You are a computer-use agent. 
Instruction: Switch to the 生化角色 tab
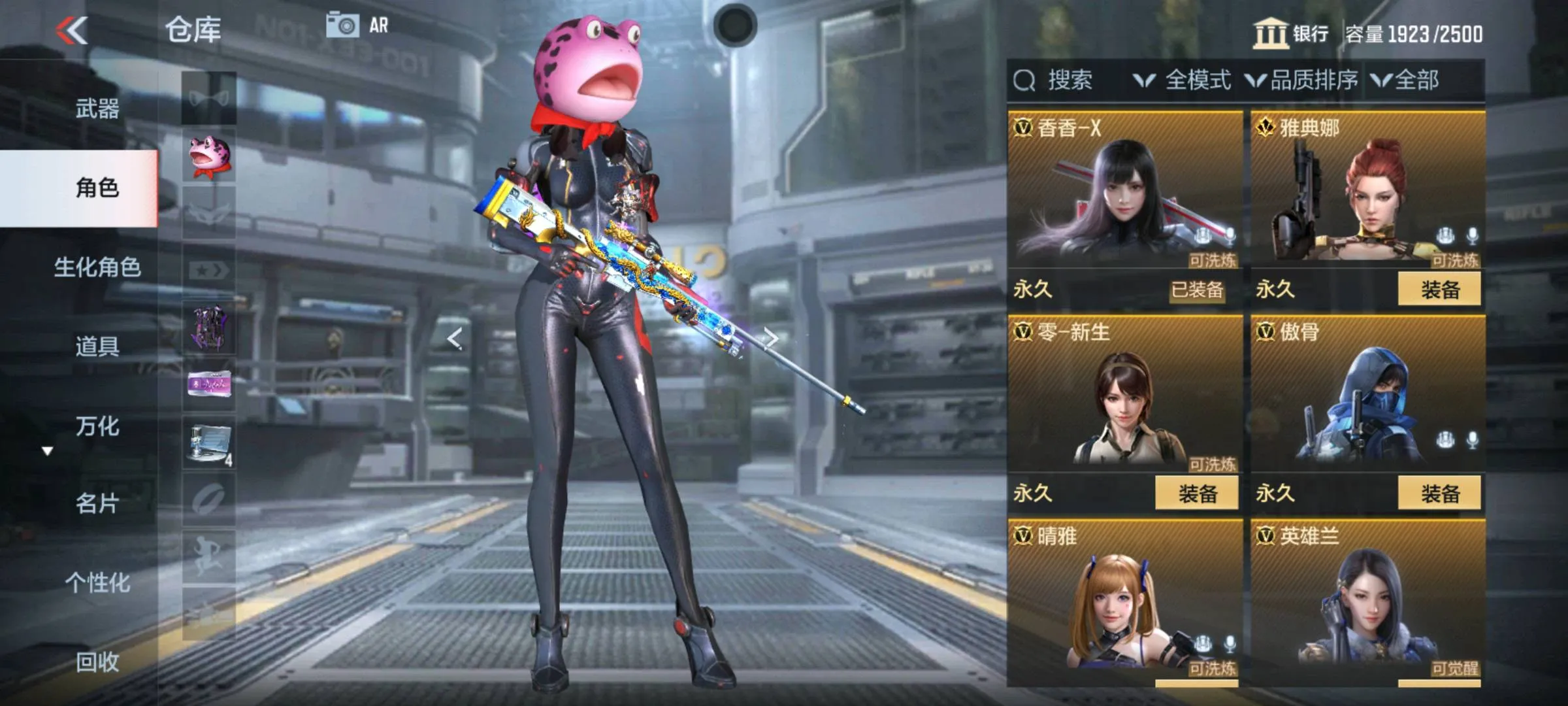click(97, 267)
